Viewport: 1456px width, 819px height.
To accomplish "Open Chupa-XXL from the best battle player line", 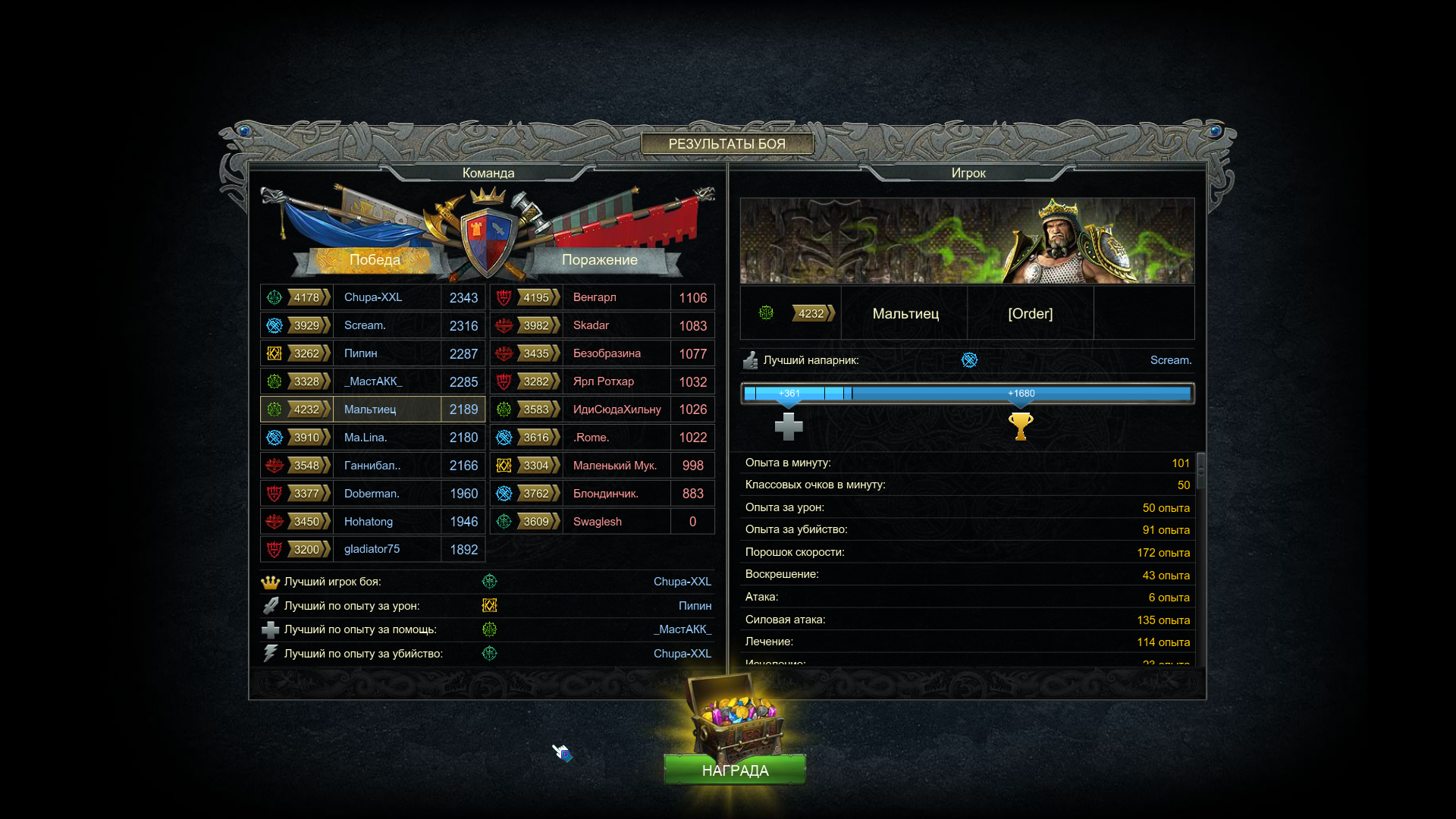I will pyautogui.click(x=682, y=582).
